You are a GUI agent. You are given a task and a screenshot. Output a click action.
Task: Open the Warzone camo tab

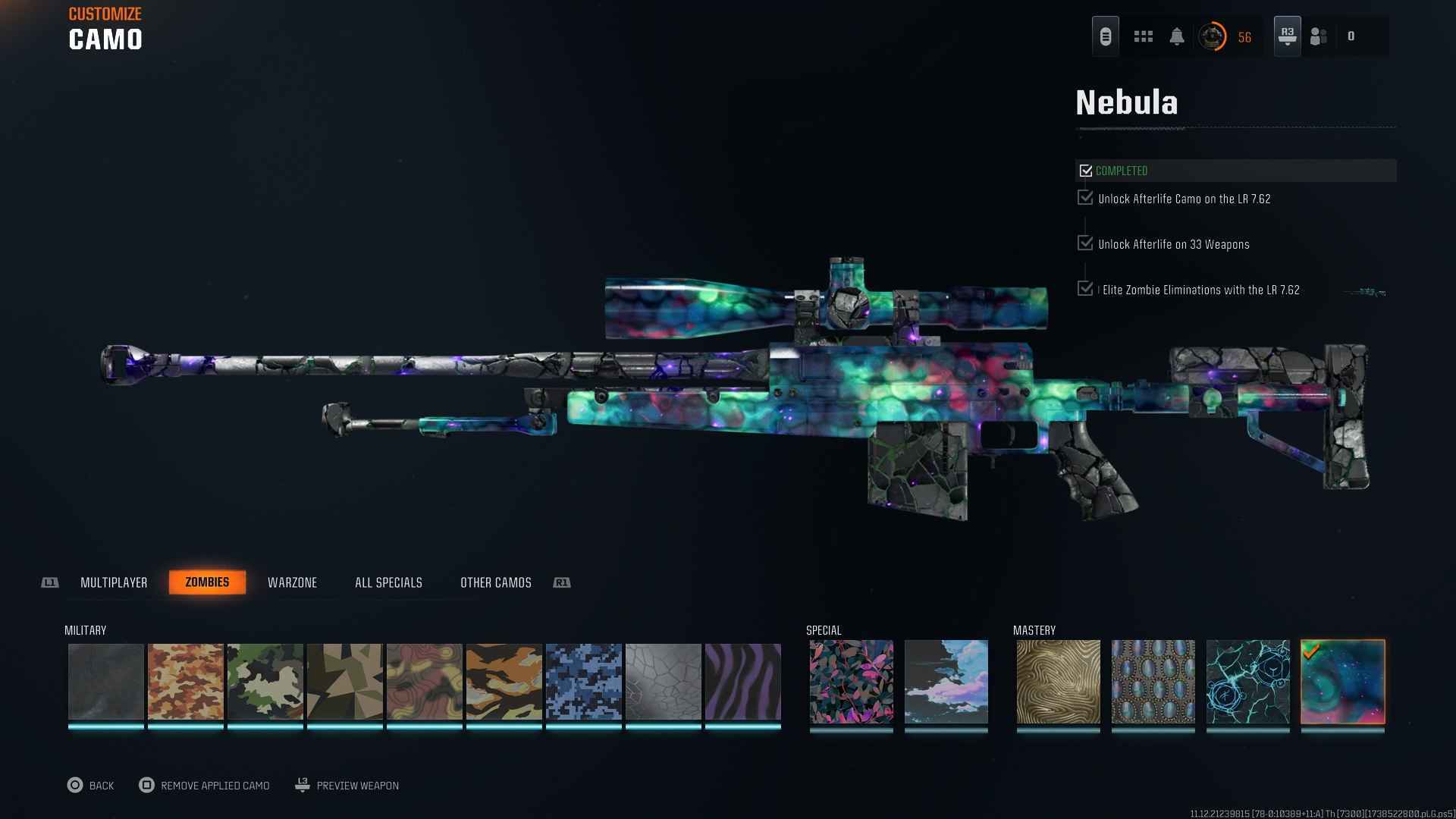coord(292,582)
